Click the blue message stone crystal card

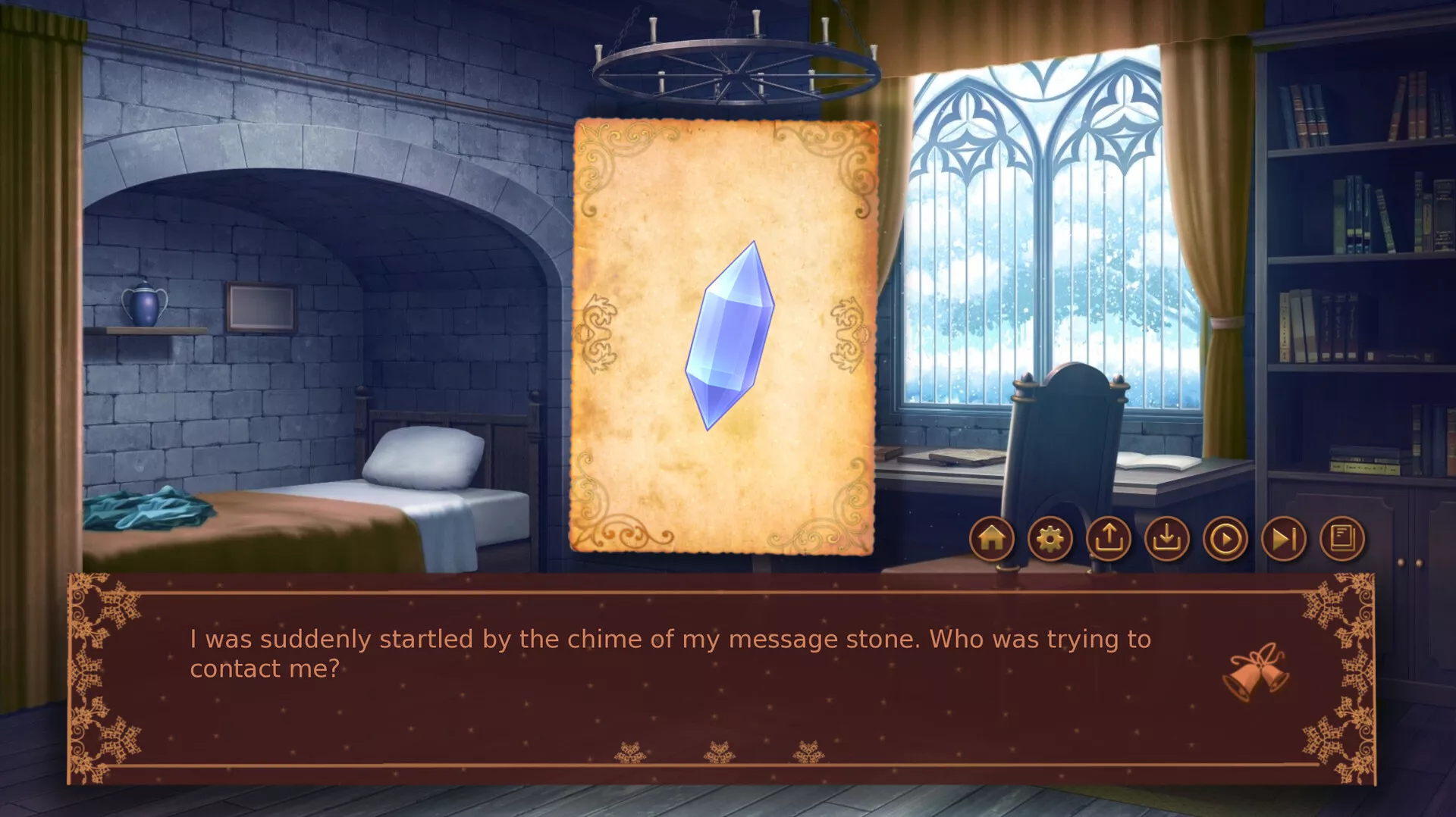tap(730, 341)
